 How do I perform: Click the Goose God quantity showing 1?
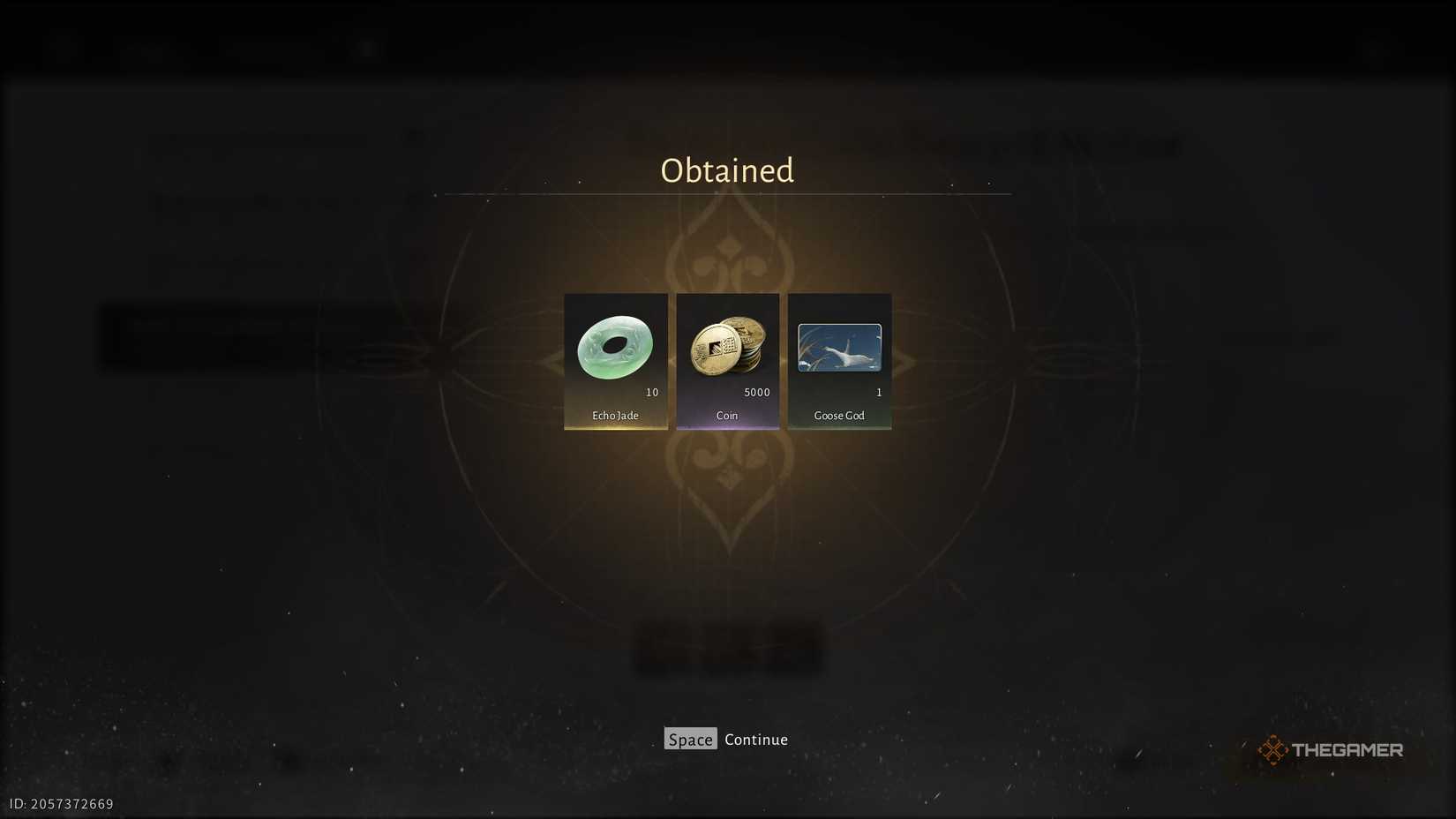878,393
